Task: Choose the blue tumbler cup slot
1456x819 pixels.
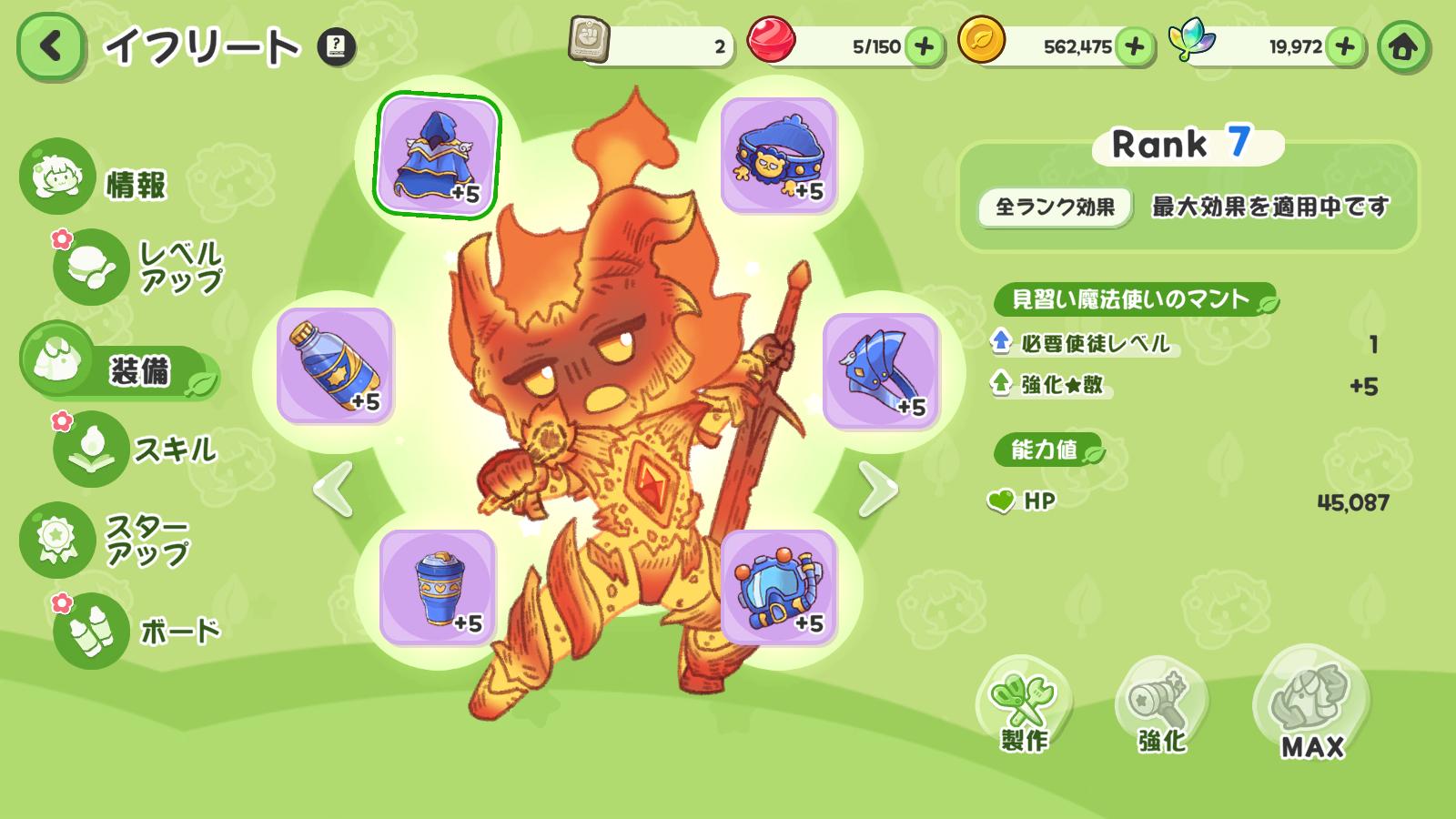Action: [438, 588]
